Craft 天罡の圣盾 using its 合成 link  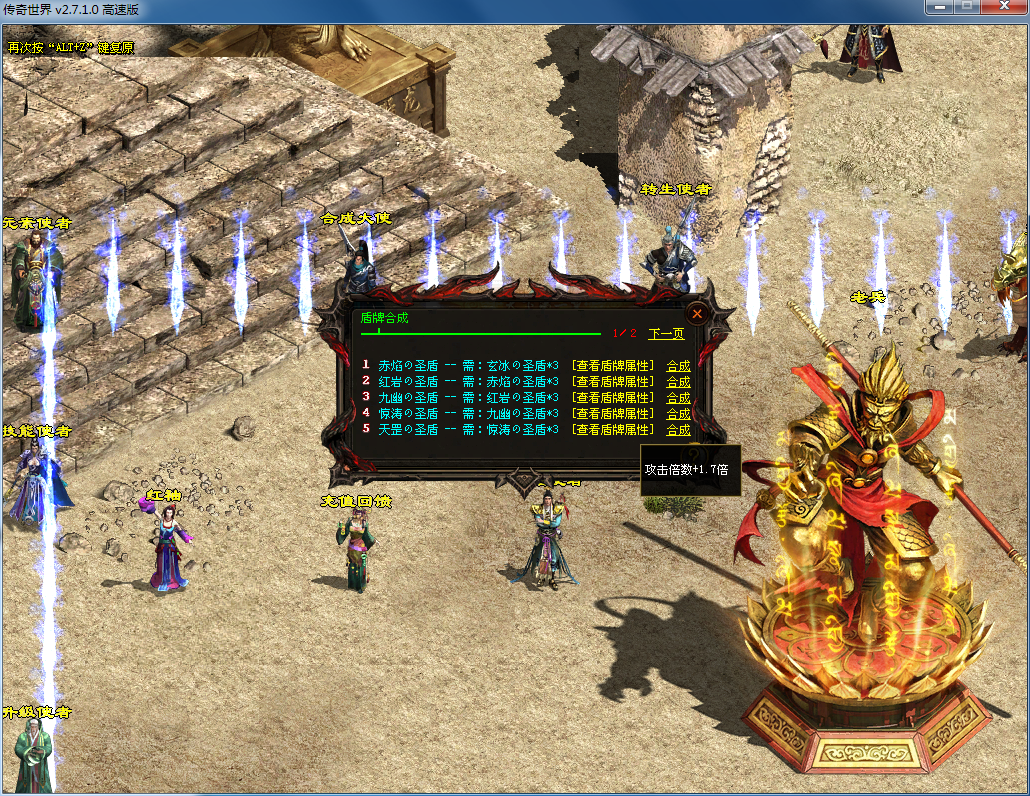pyautogui.click(x=678, y=430)
